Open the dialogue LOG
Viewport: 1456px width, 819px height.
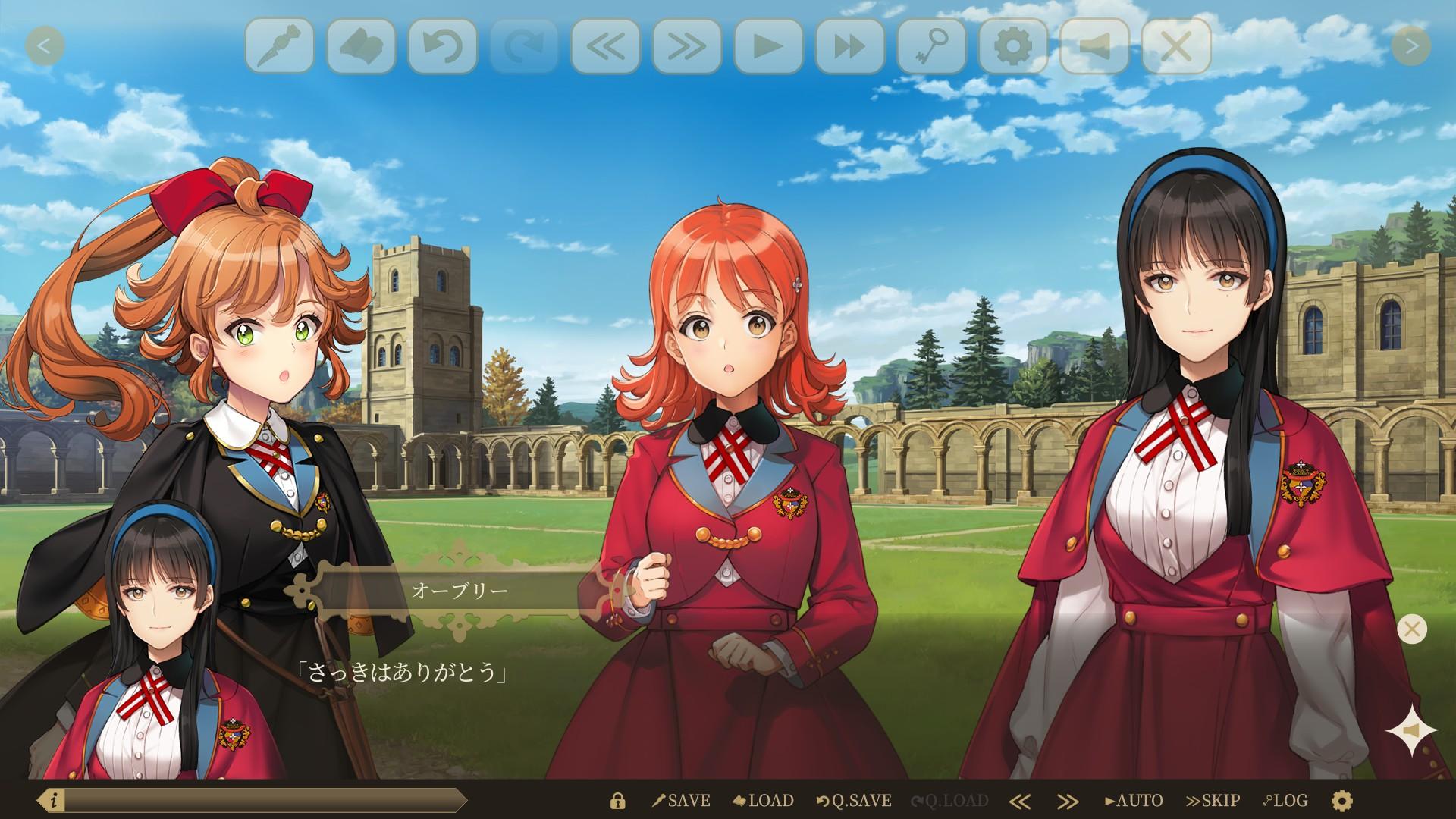click(x=1285, y=801)
